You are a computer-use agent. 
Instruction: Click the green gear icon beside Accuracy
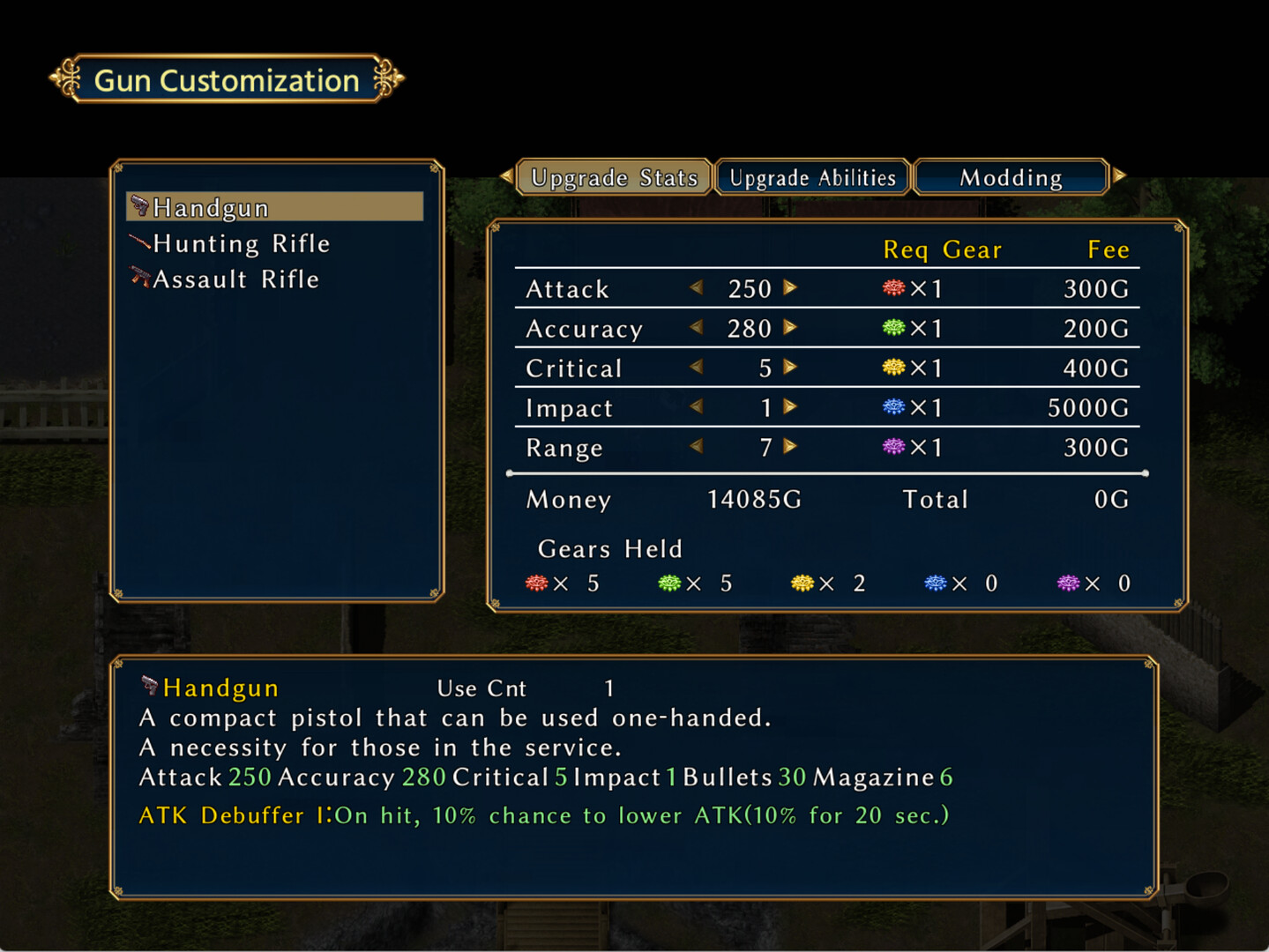(x=892, y=327)
